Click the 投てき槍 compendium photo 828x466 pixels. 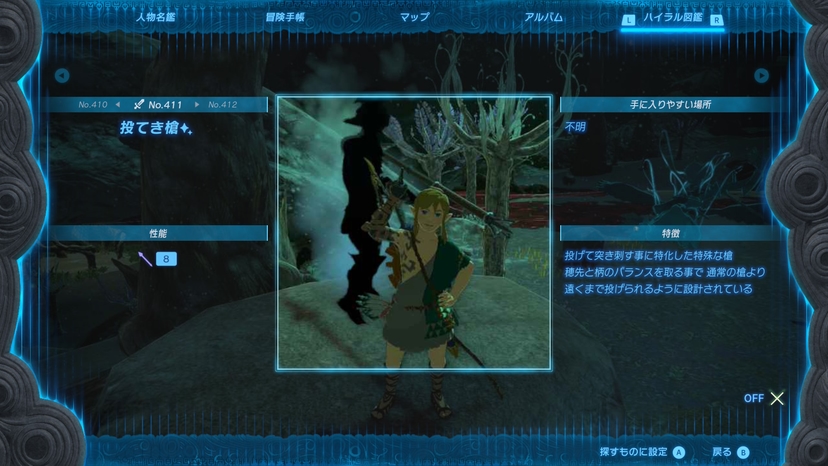414,233
